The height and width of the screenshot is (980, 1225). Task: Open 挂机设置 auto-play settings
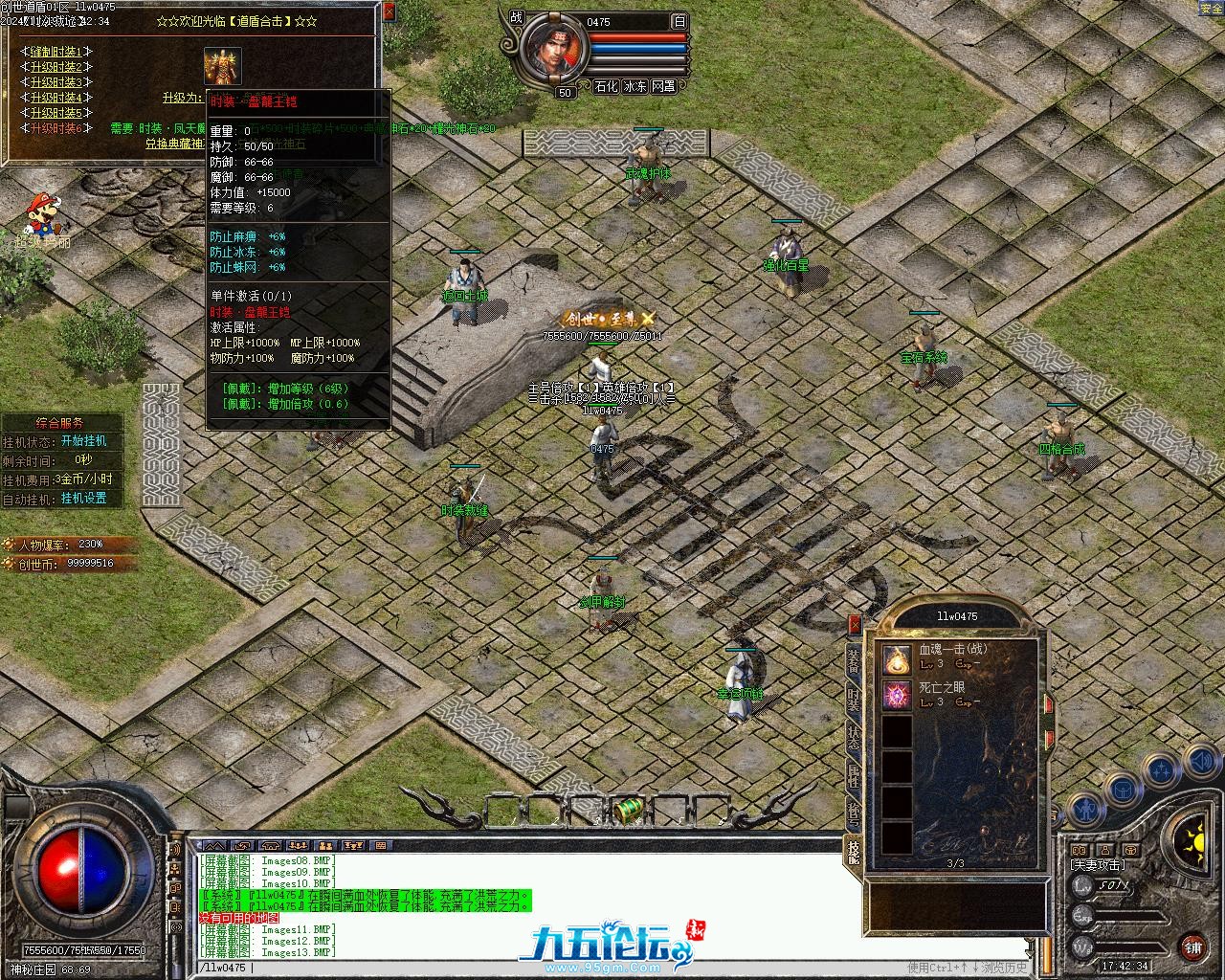[x=84, y=499]
